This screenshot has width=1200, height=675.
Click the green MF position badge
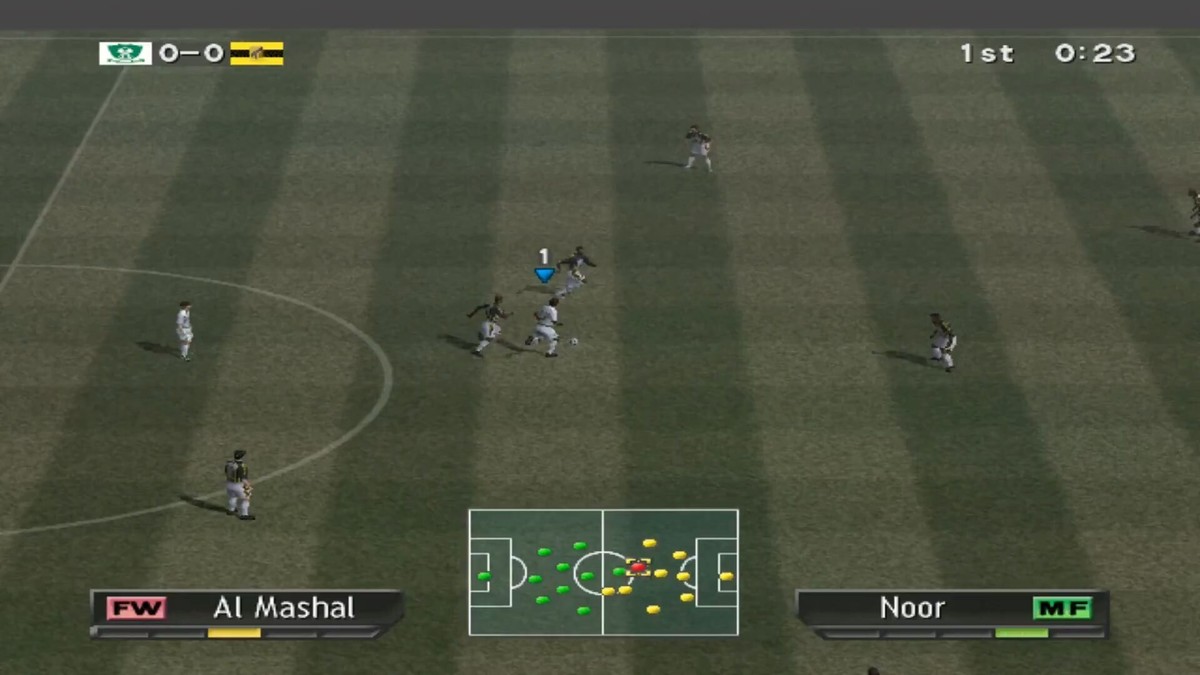[x=1062, y=608]
